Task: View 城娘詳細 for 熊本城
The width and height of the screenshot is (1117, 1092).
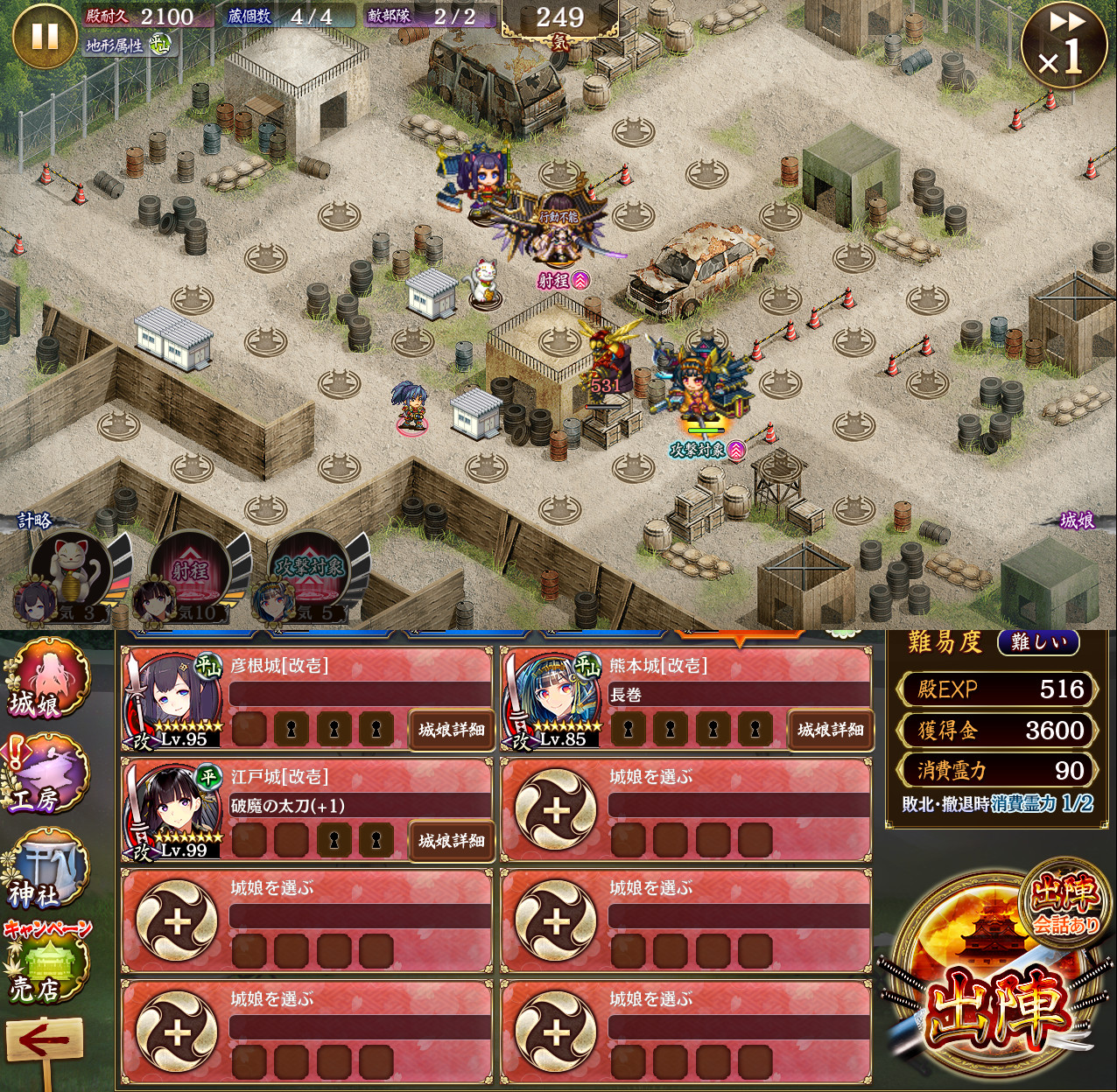Action: coord(830,730)
